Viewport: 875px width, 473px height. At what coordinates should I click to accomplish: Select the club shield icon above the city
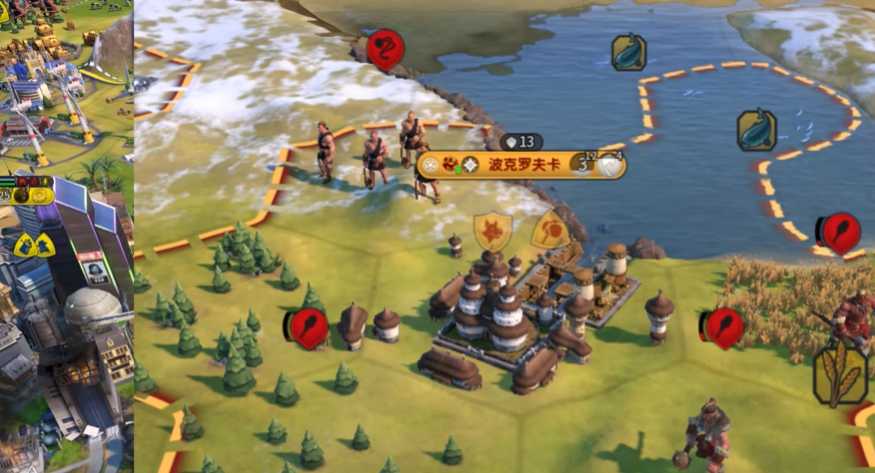pyautogui.click(x=551, y=231)
